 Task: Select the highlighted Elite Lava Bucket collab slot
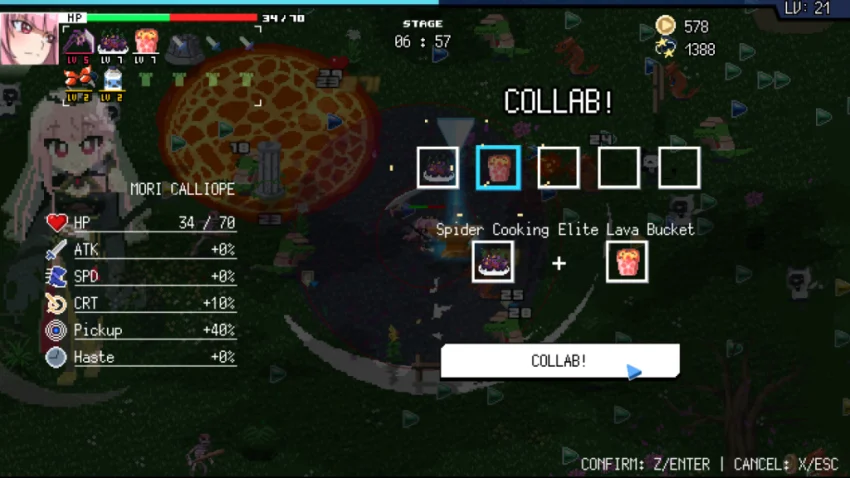coord(497,167)
